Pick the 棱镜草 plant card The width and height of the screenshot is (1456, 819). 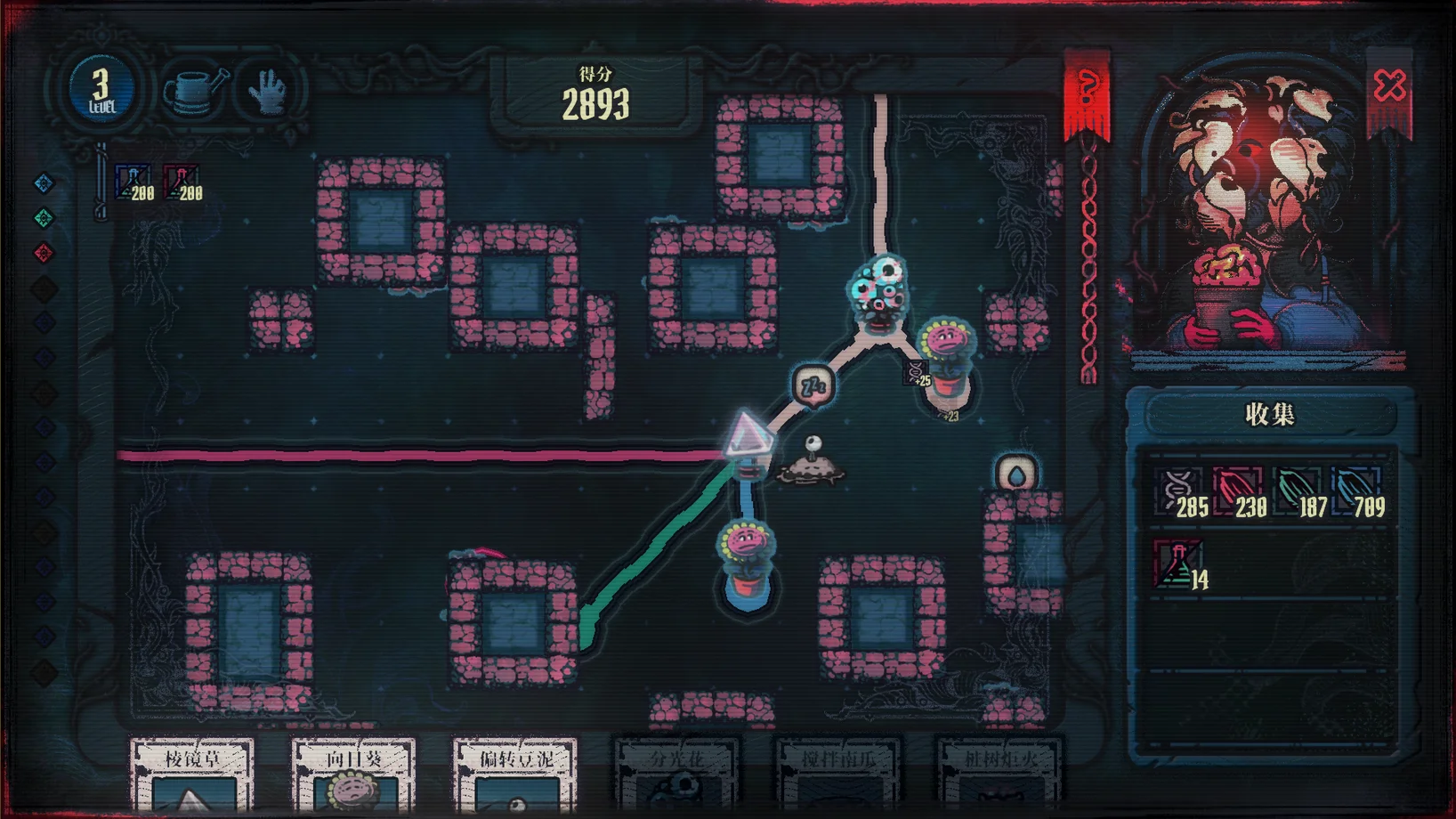(192, 774)
